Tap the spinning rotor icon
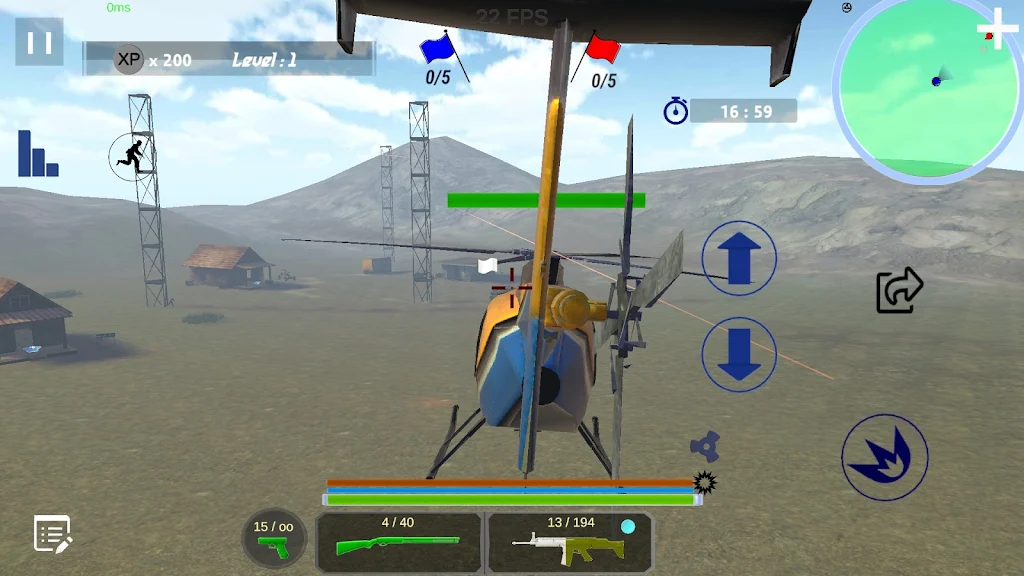The height and width of the screenshot is (576, 1024). tap(705, 446)
